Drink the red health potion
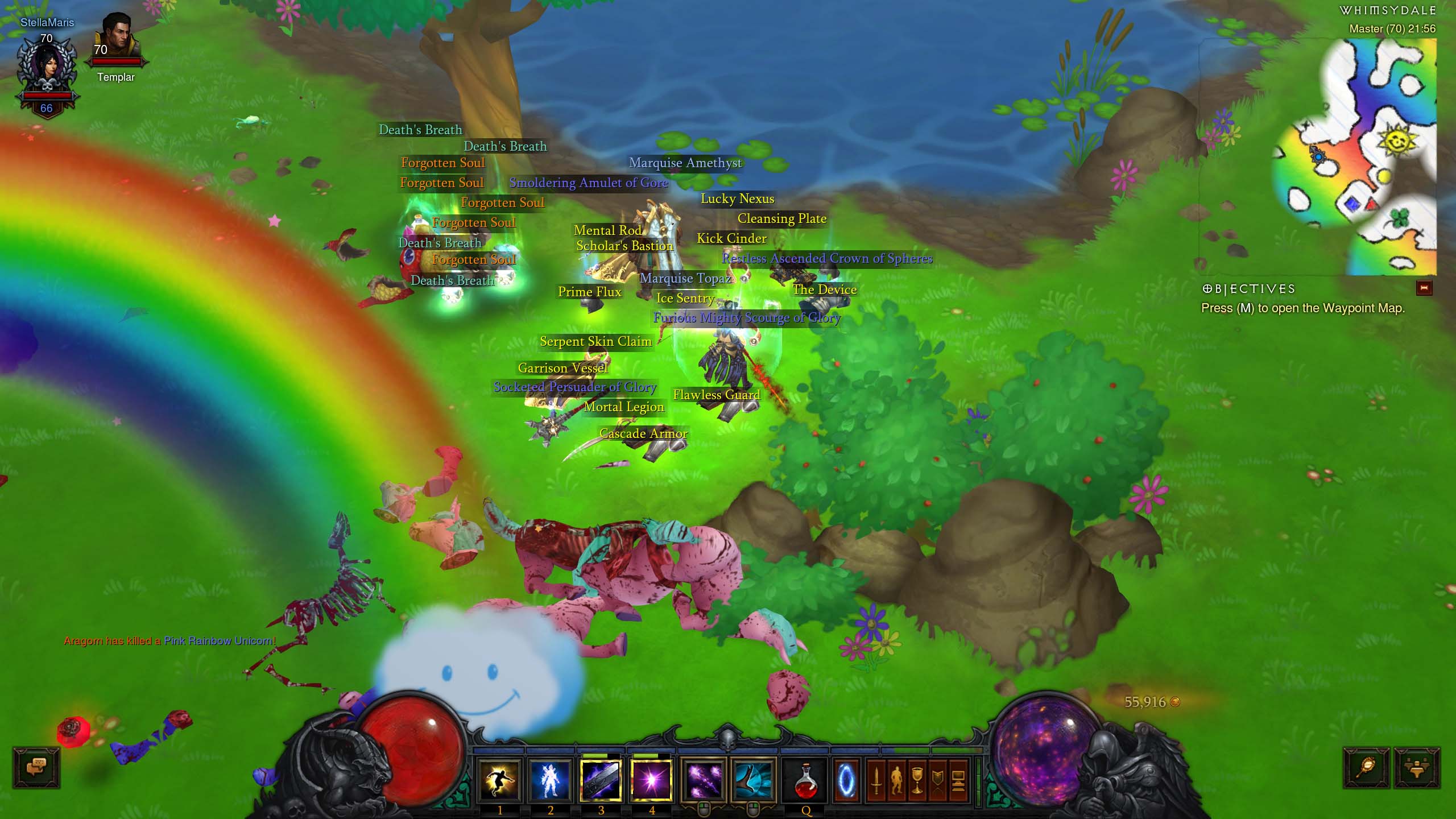Viewport: 1456px width, 819px height. click(806, 780)
